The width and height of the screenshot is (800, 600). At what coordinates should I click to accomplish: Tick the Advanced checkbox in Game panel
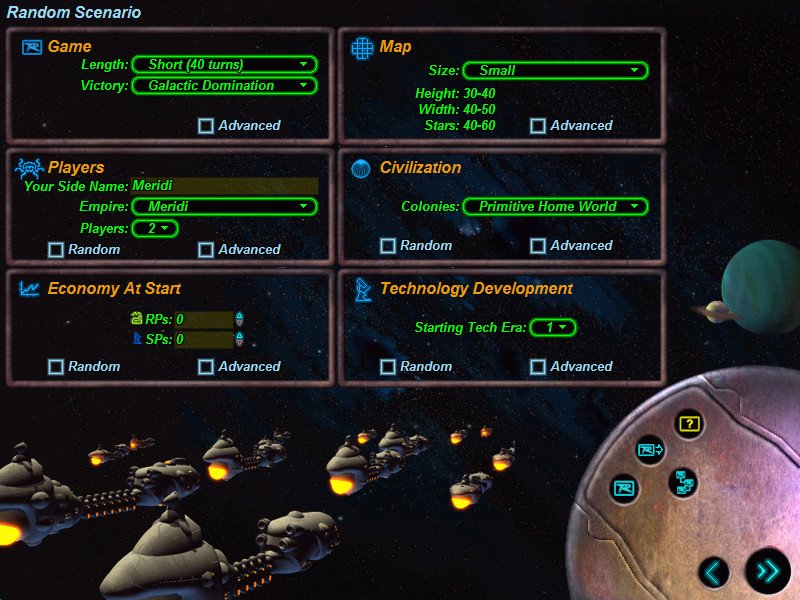click(206, 126)
